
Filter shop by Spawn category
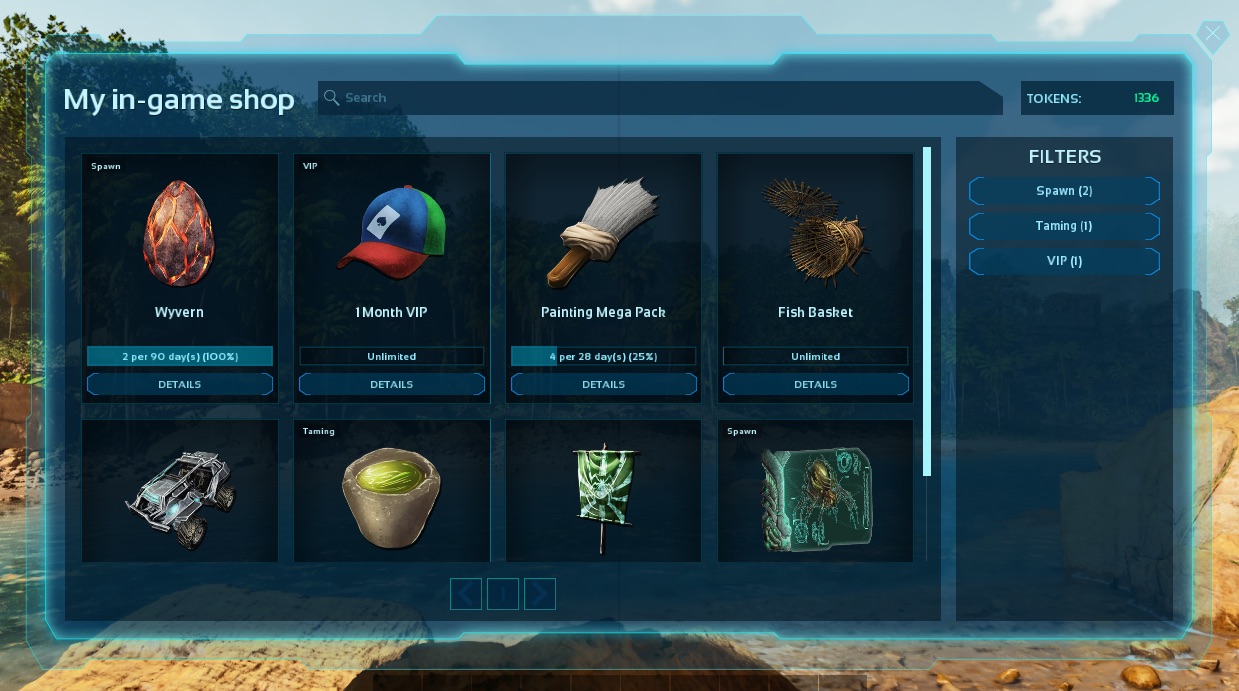[1064, 191]
